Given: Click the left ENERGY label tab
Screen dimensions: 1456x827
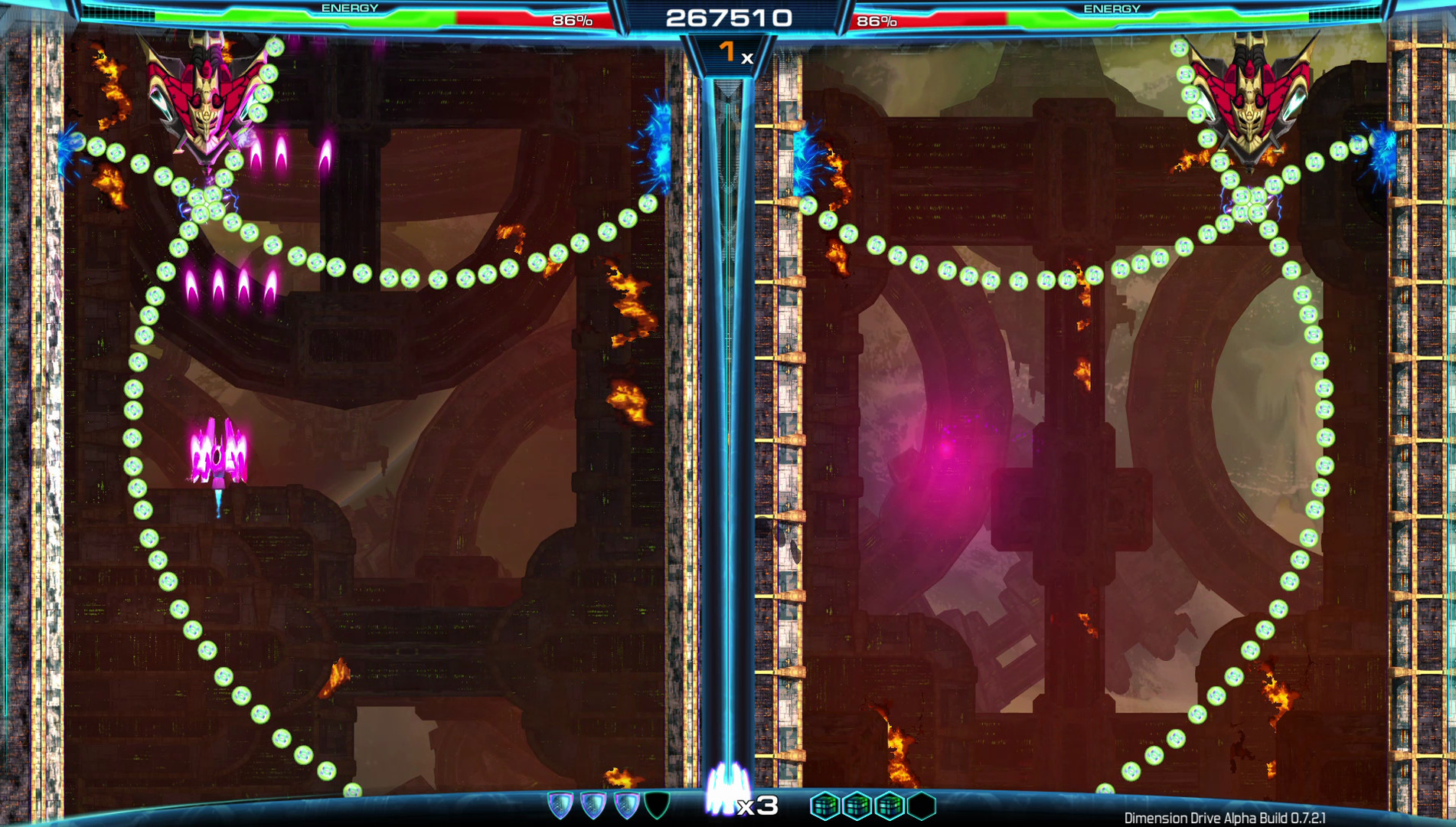Looking at the screenshot, I should click(x=348, y=8).
